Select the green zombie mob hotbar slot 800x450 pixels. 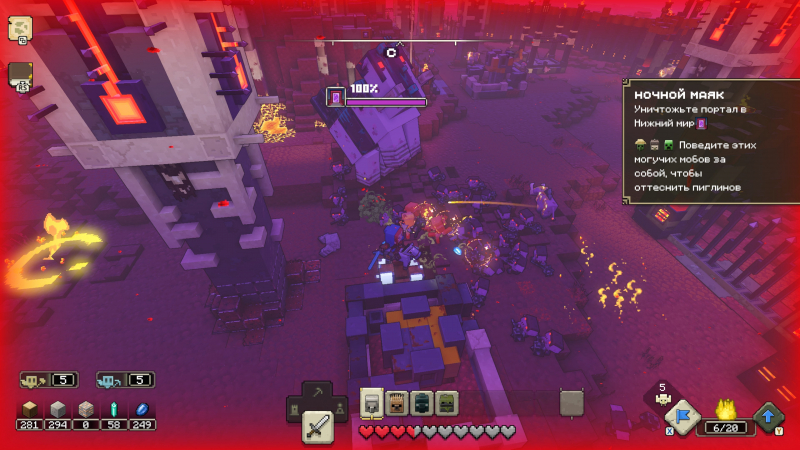[x=446, y=402]
